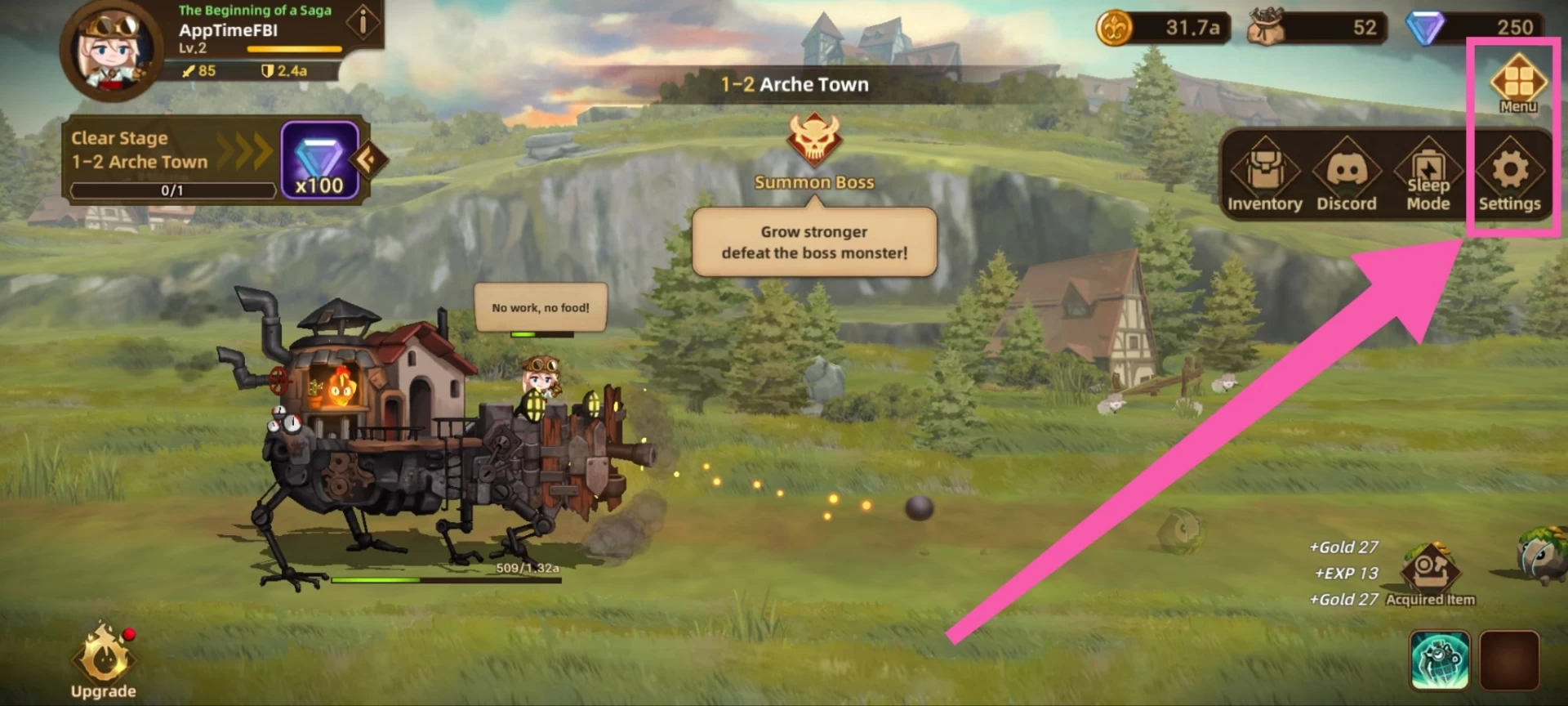1568x706 pixels.
Task: Open the Upgrade flame menu
Action: [x=104, y=659]
